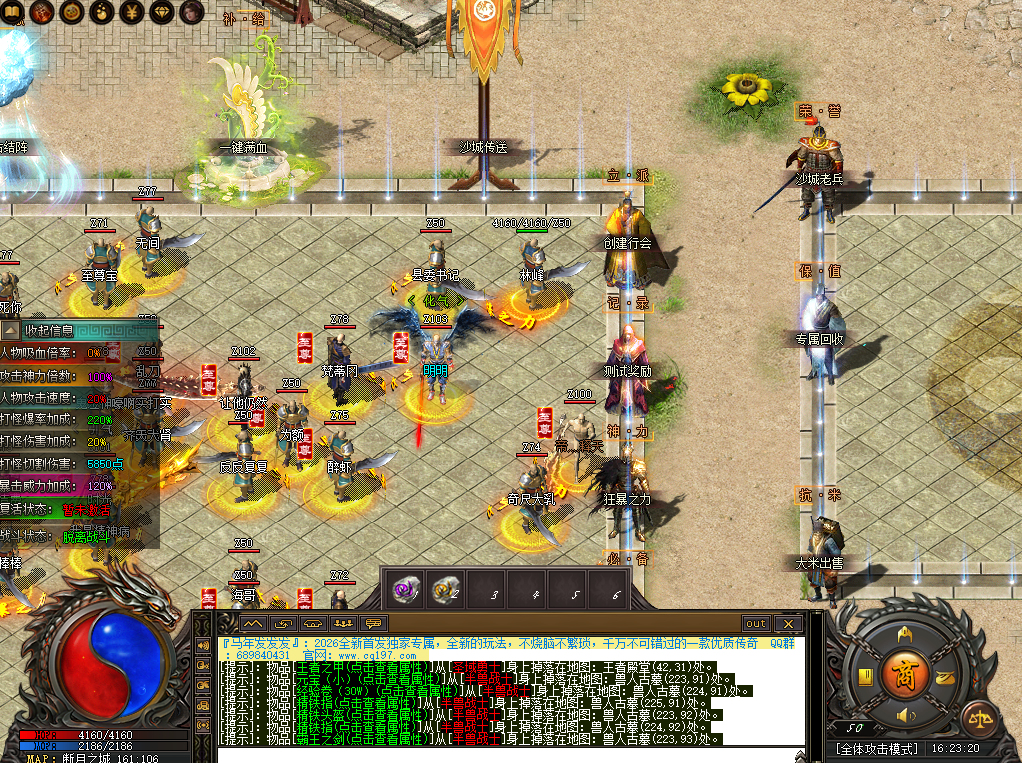Open the skill book icon on the wheel
This screenshot has height=763, width=1022.
(867, 677)
